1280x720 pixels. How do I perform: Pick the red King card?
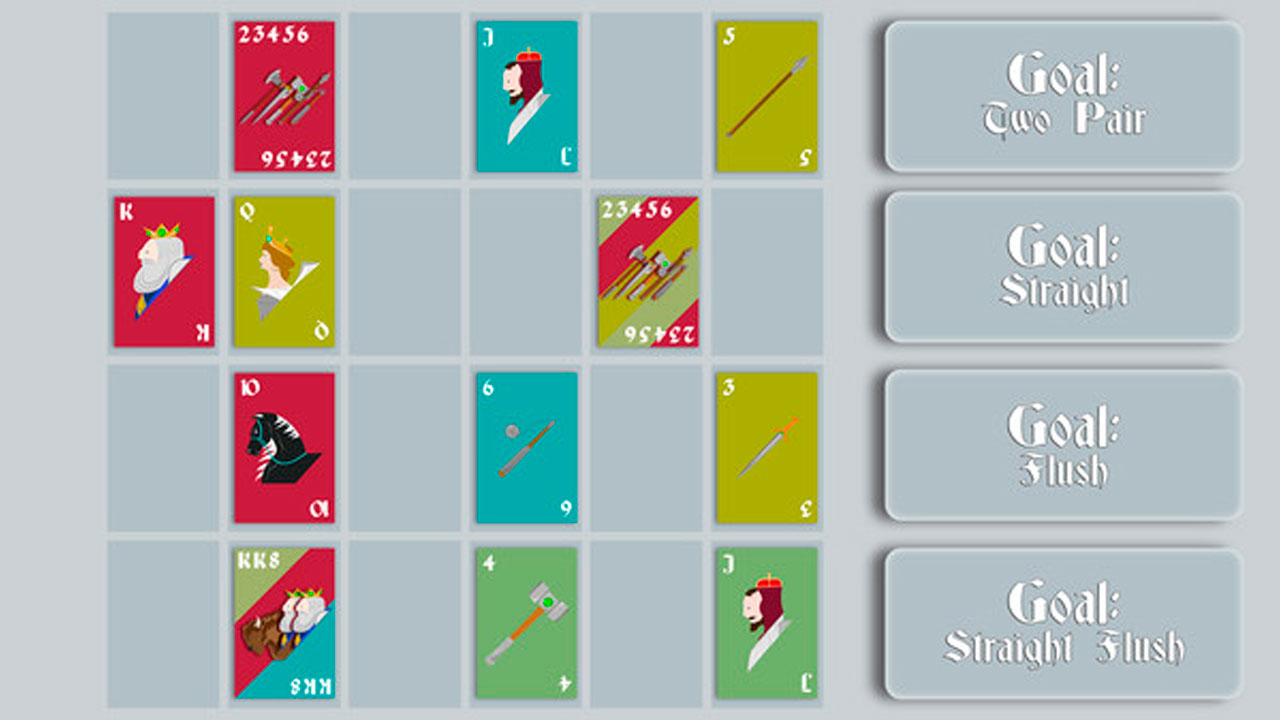pyautogui.click(x=162, y=270)
